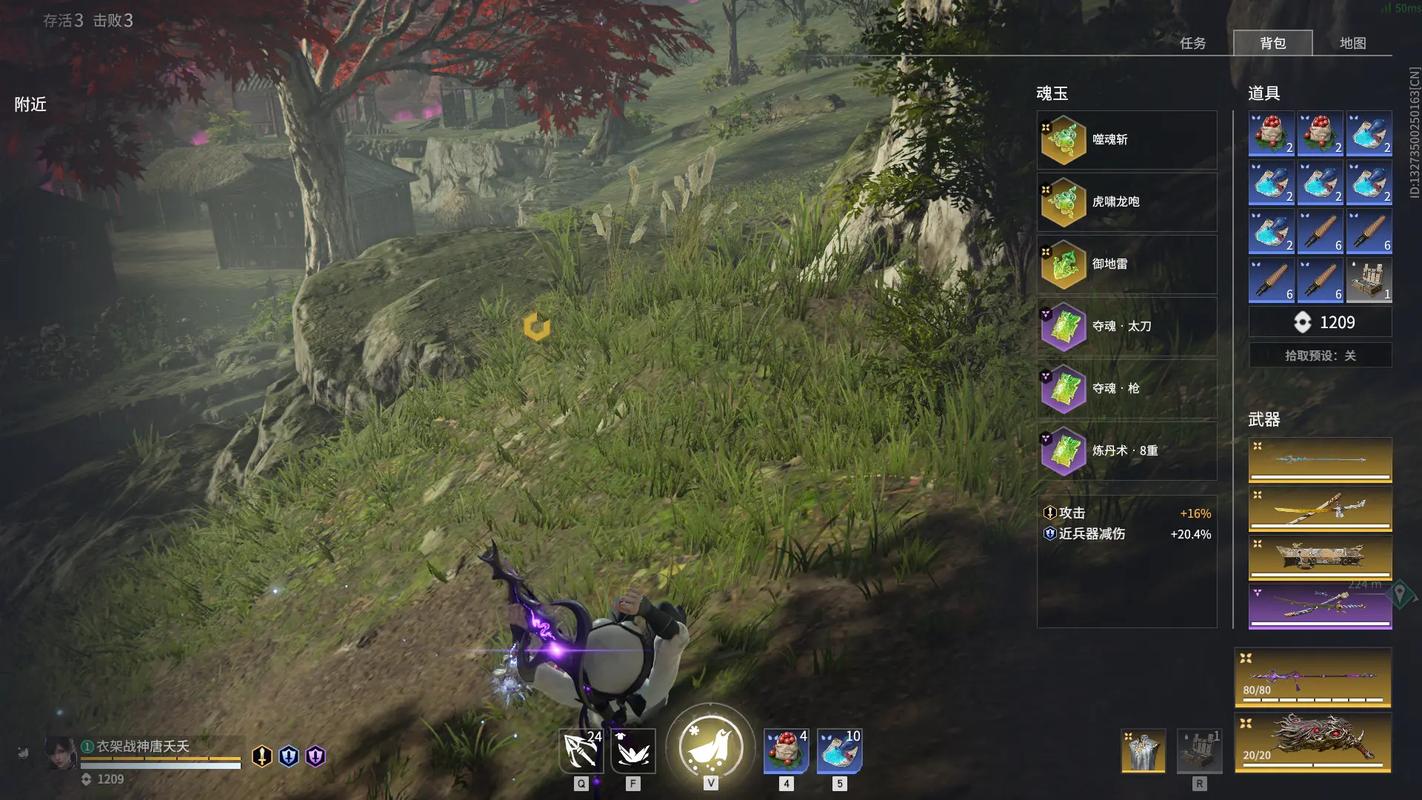Screen dimensions: 1422x800
Task: Use the blue armor powder hotbar item
Action: tap(839, 751)
